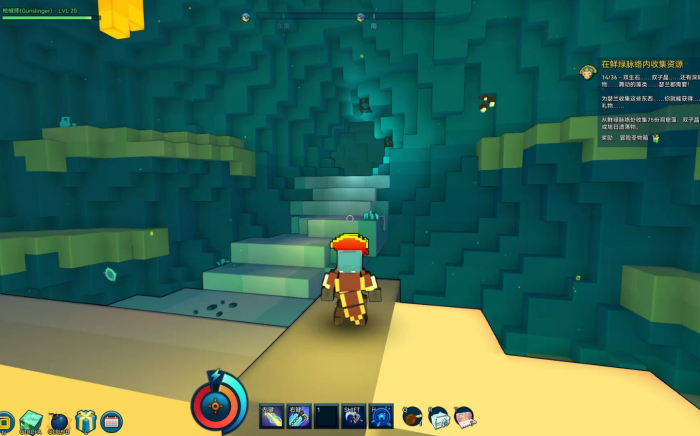Open the blue gift box rewards
Image resolution: width=700 pixels, height=436 pixels.
[x=85, y=421]
